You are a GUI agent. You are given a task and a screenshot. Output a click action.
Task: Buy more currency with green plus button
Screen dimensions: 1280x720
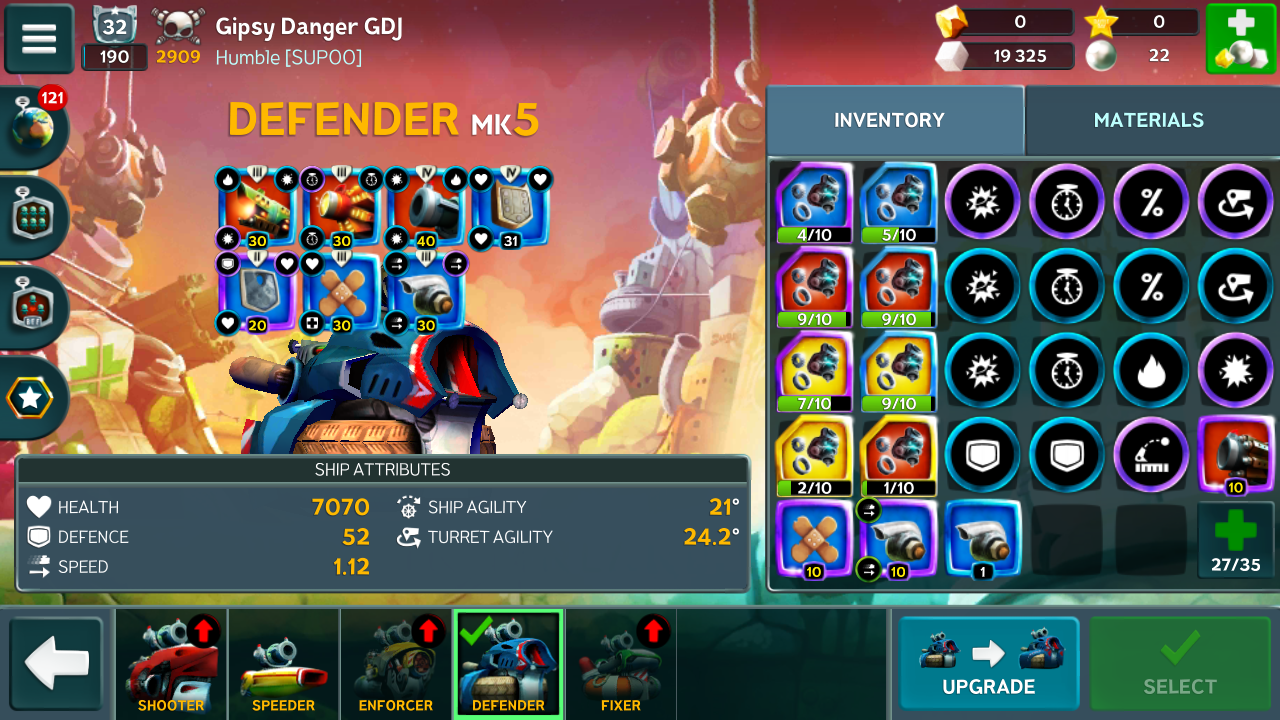point(1240,39)
